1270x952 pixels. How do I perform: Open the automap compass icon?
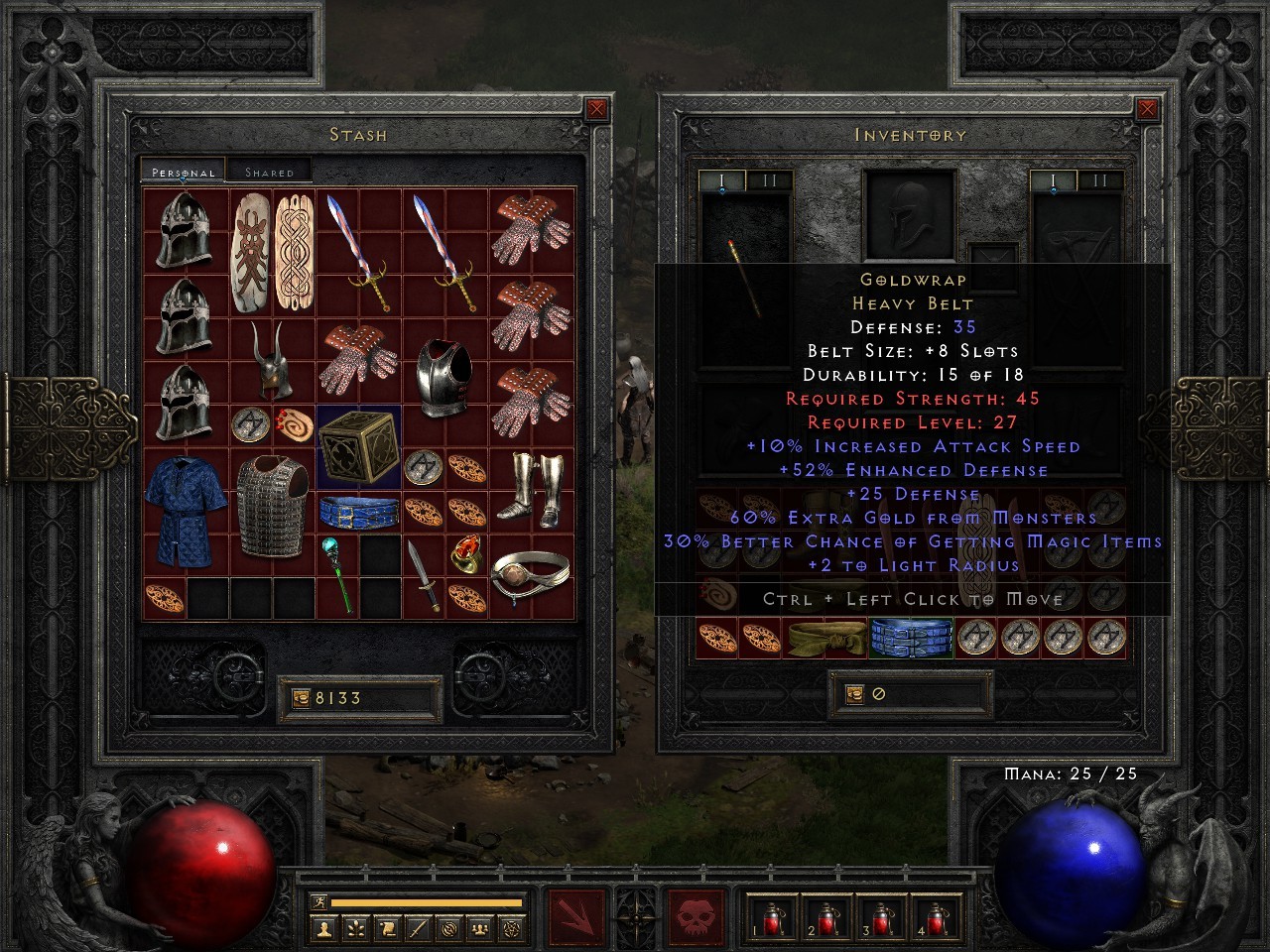pos(448,927)
